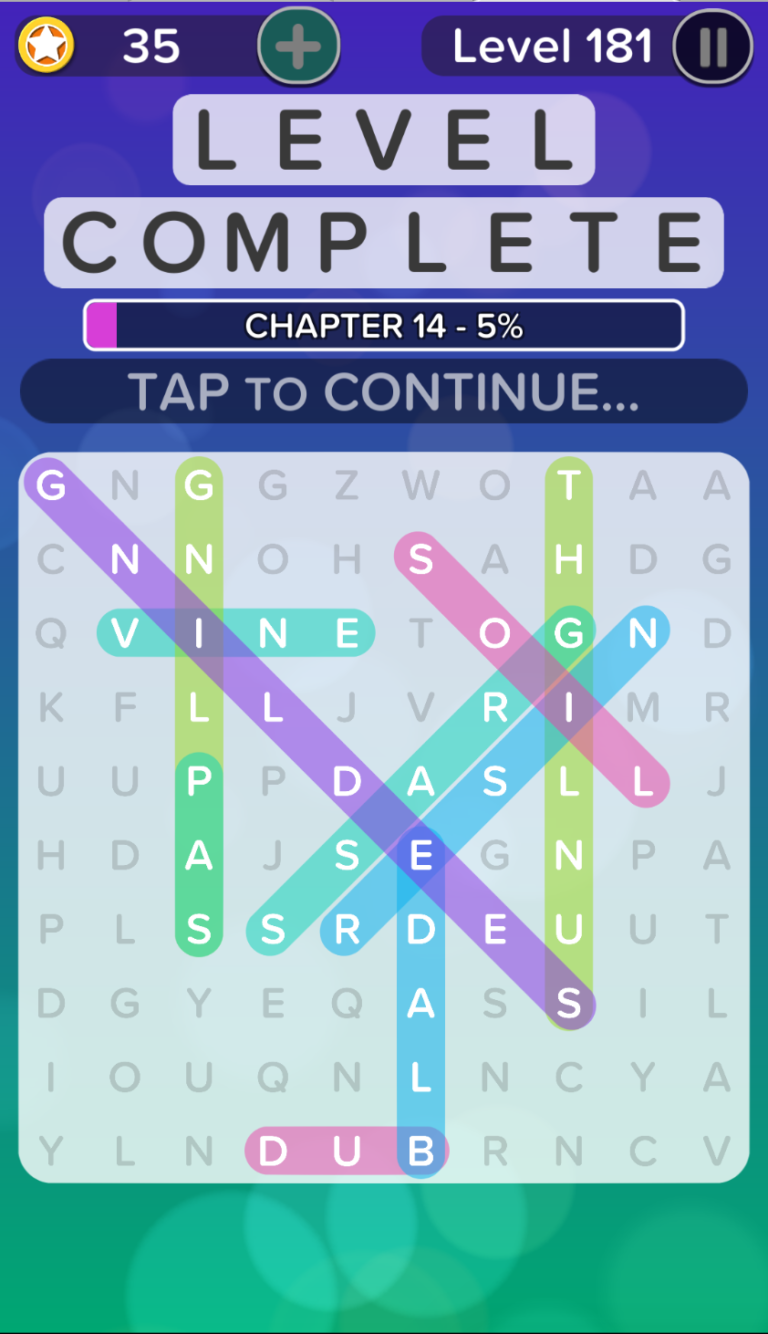Tap to Continue to the next level
Image resolution: width=768 pixels, height=1334 pixels.
pos(384,392)
